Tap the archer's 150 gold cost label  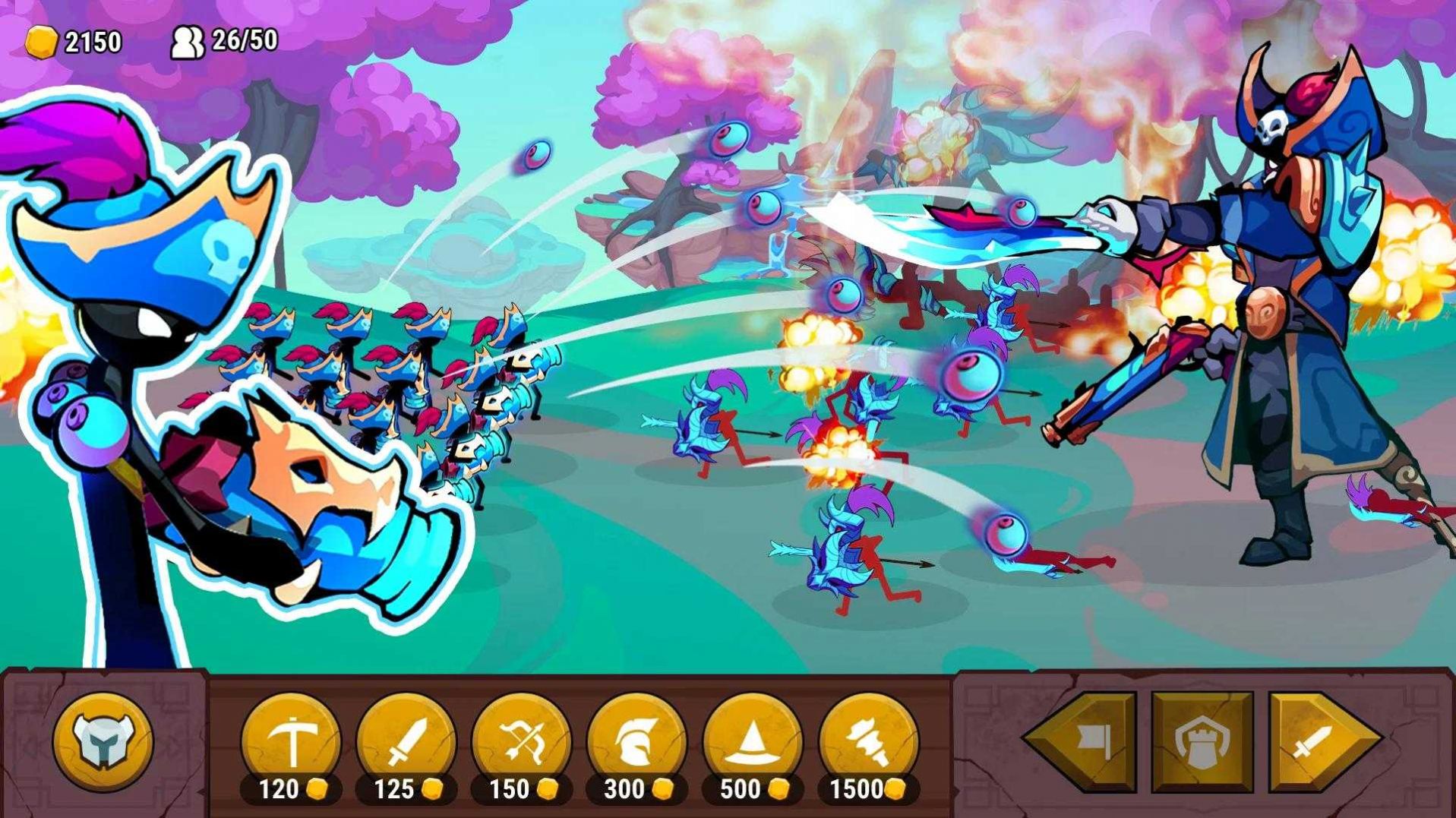pyautogui.click(x=510, y=790)
